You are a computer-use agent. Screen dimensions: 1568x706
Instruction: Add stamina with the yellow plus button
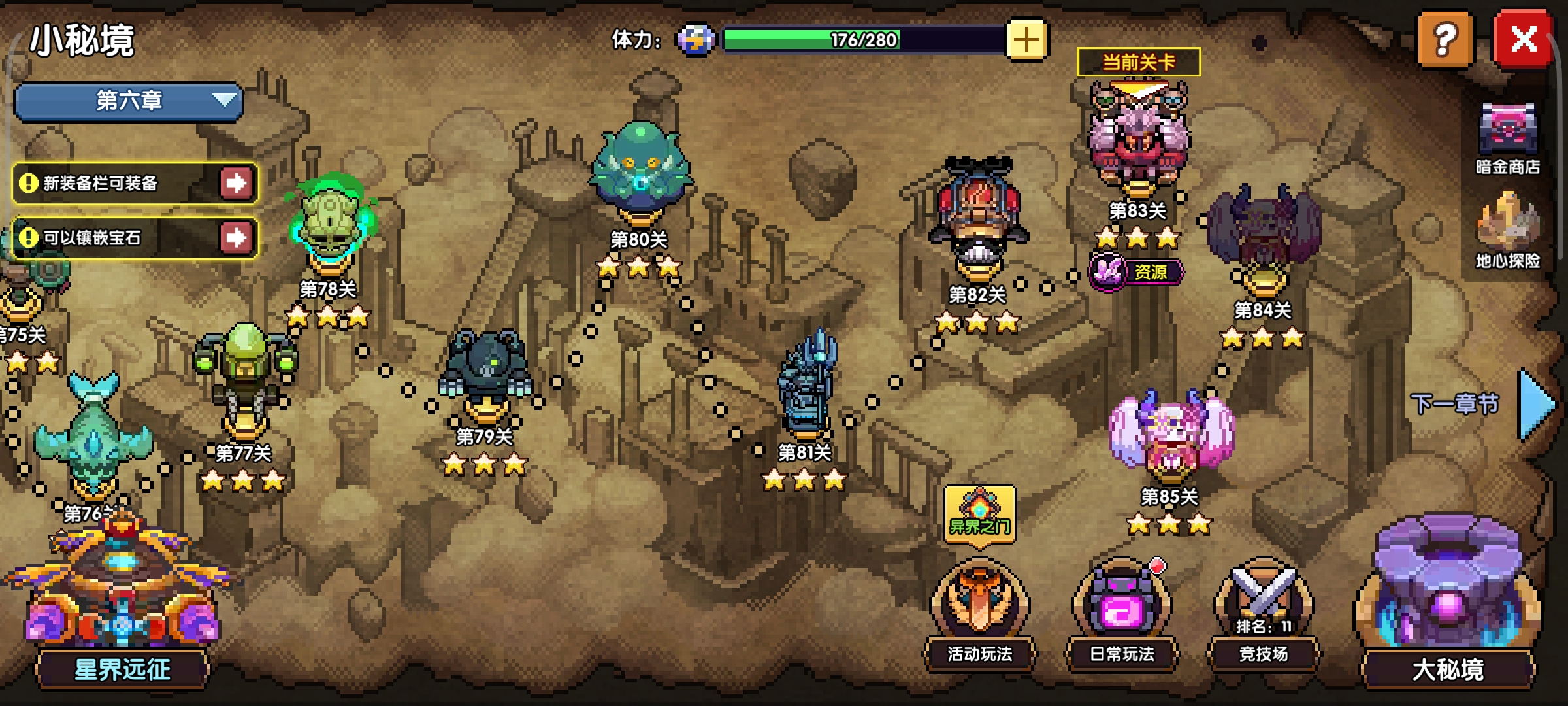1026,40
